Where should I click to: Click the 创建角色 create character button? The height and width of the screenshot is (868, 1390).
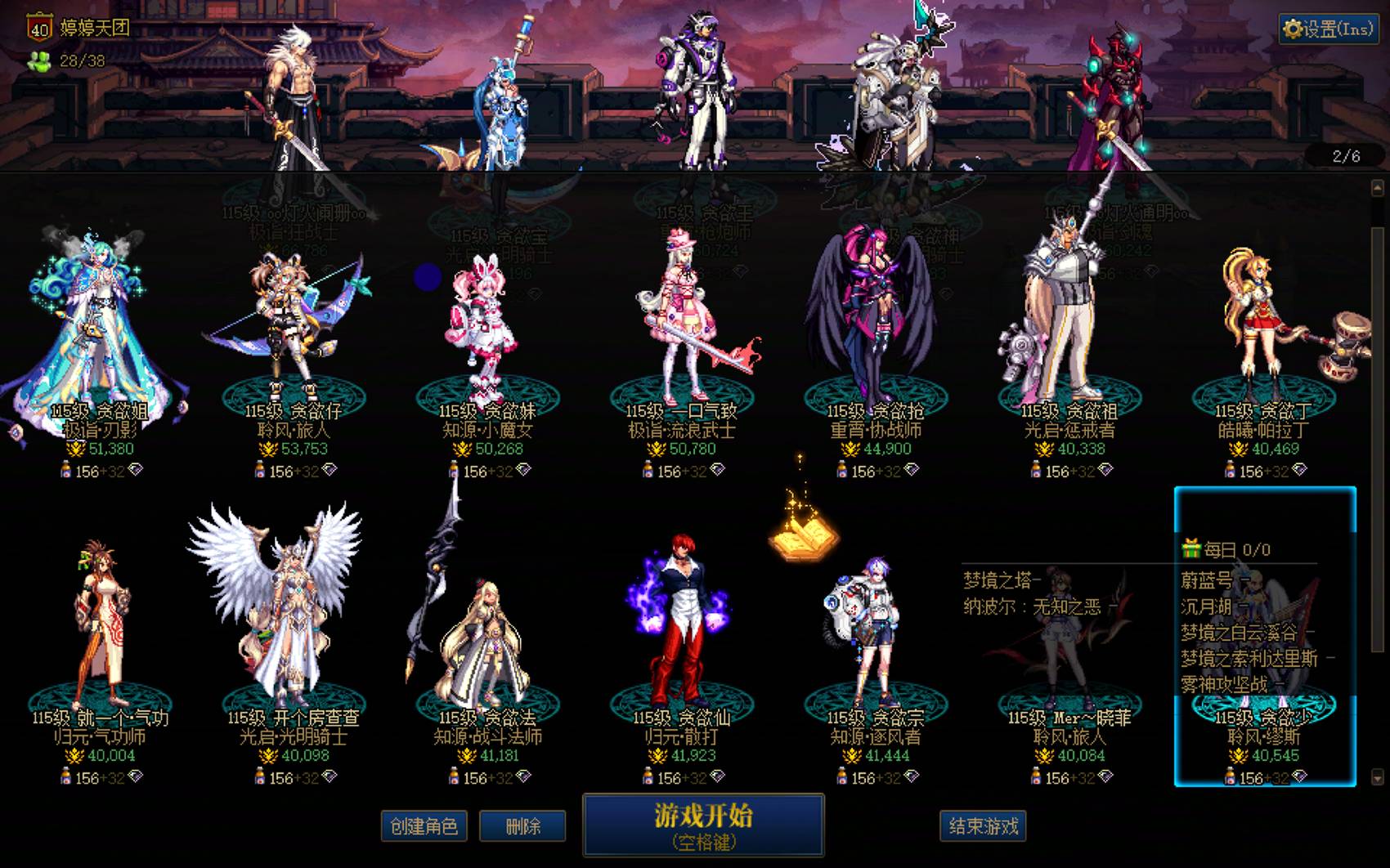pos(424,826)
